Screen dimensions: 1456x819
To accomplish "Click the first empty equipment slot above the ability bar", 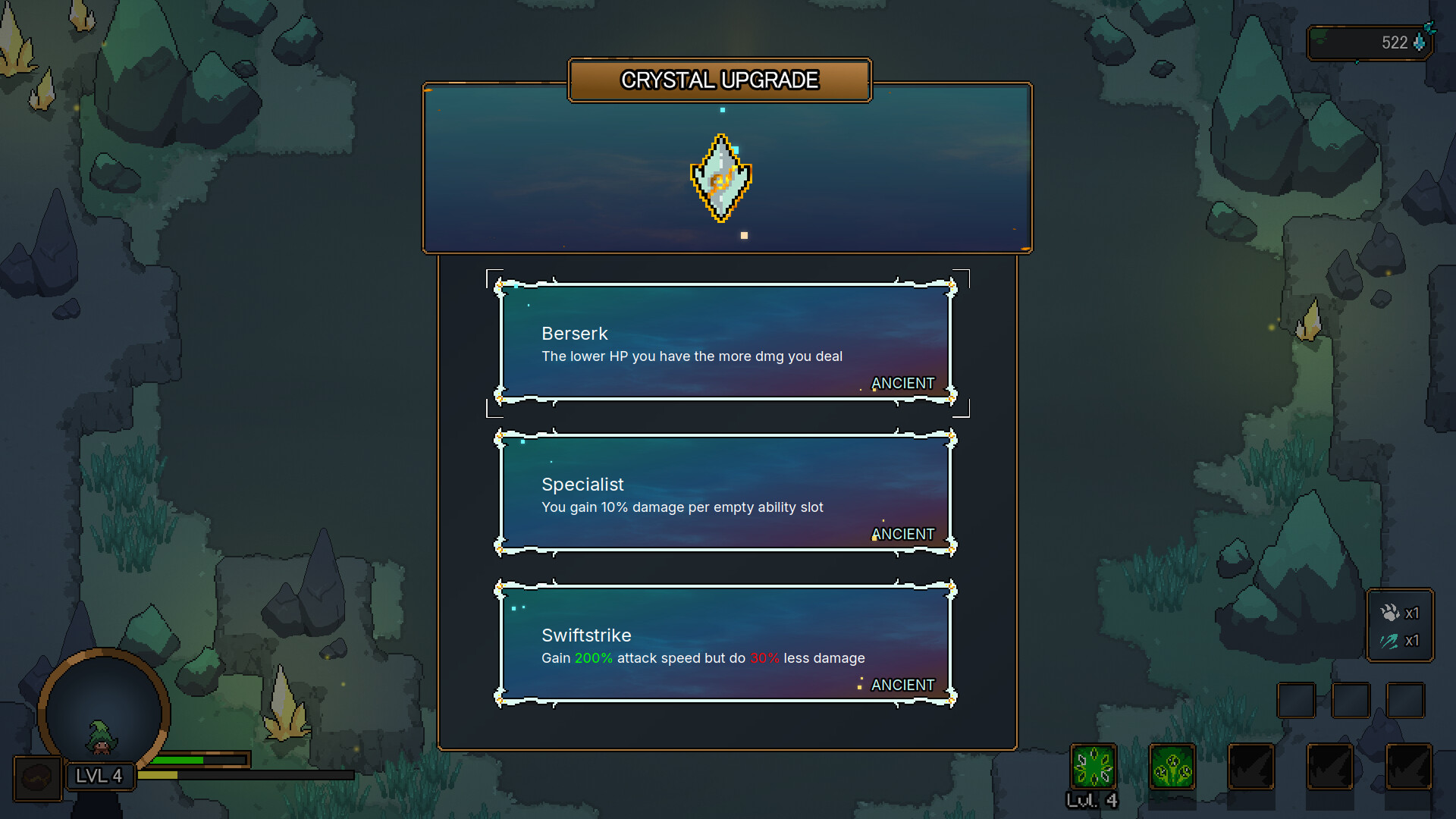I will (1296, 699).
